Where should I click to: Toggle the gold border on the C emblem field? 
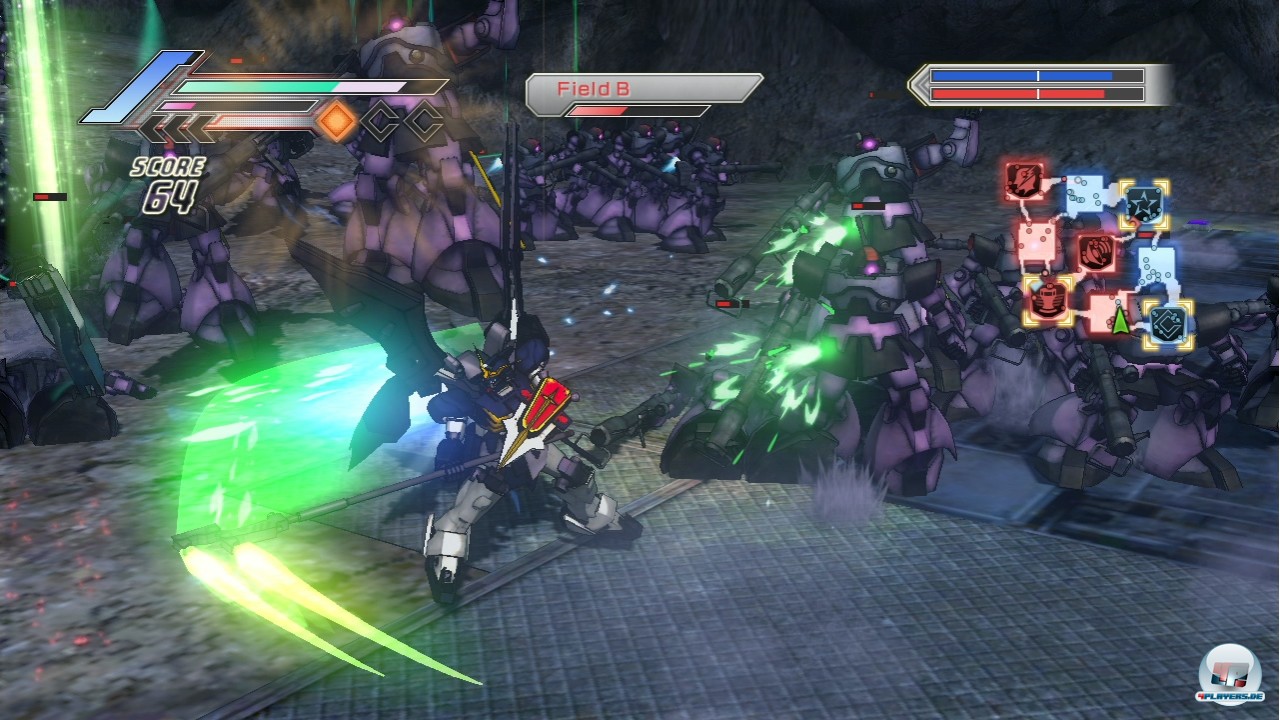click(x=1166, y=321)
